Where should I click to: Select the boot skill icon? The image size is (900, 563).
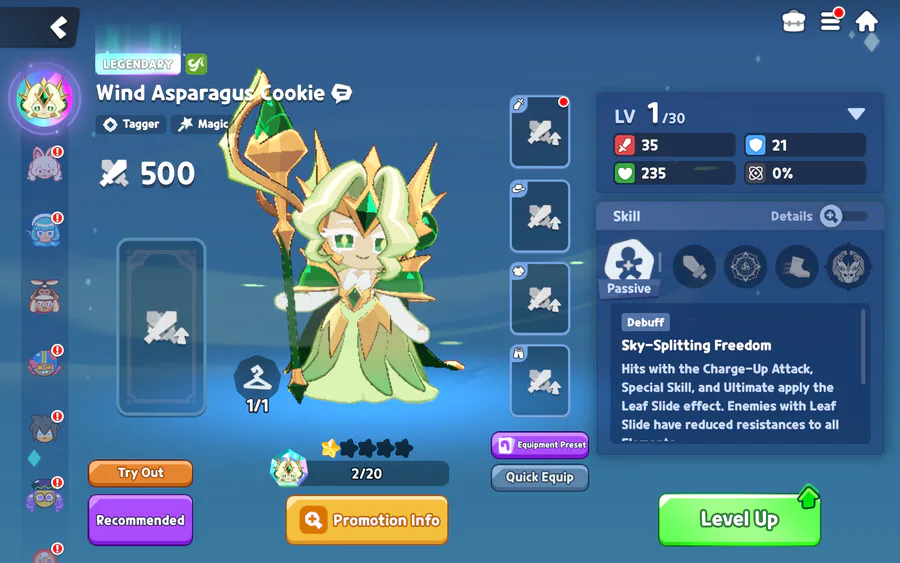(797, 267)
